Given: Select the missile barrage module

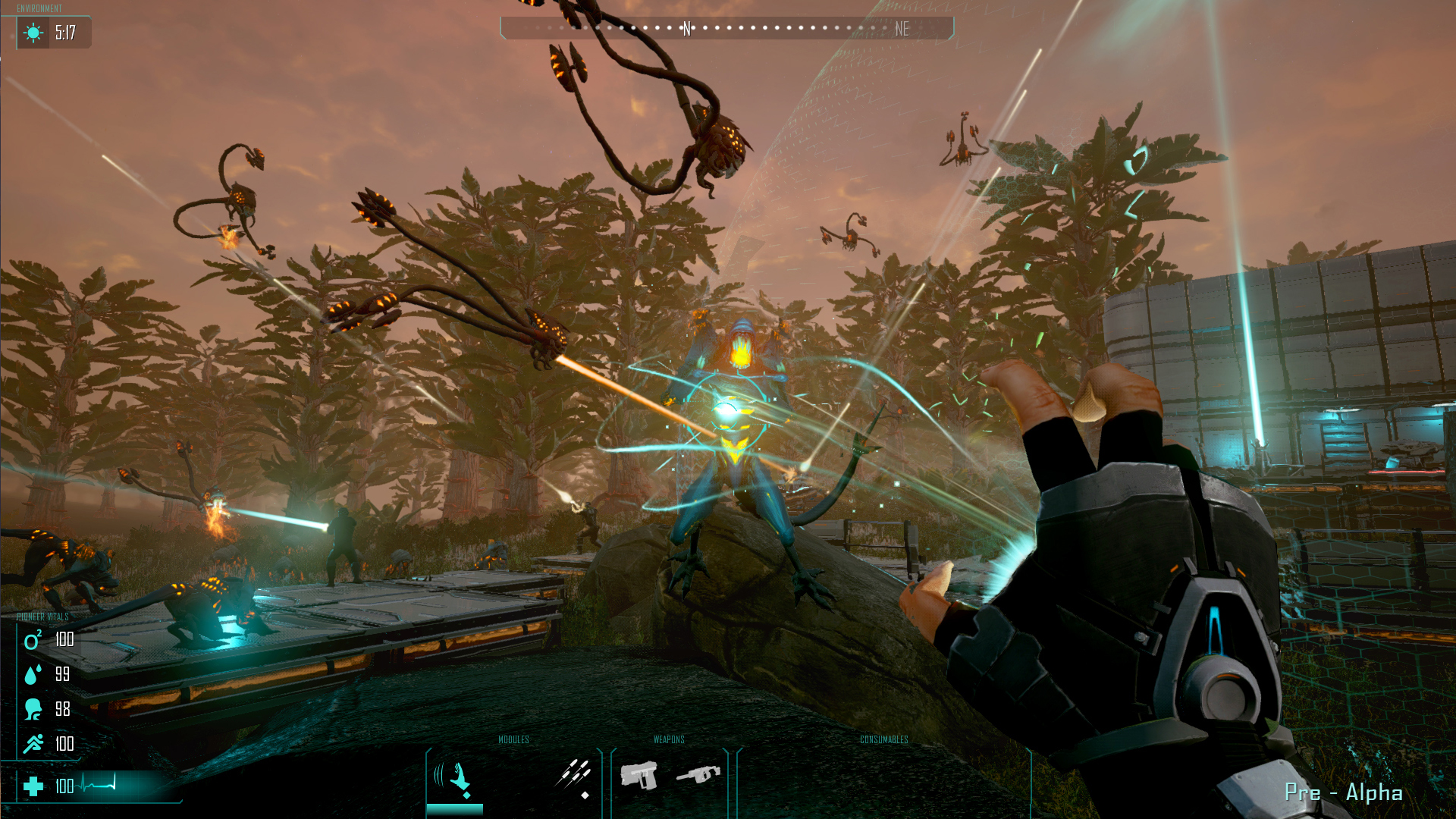Looking at the screenshot, I should (x=573, y=775).
